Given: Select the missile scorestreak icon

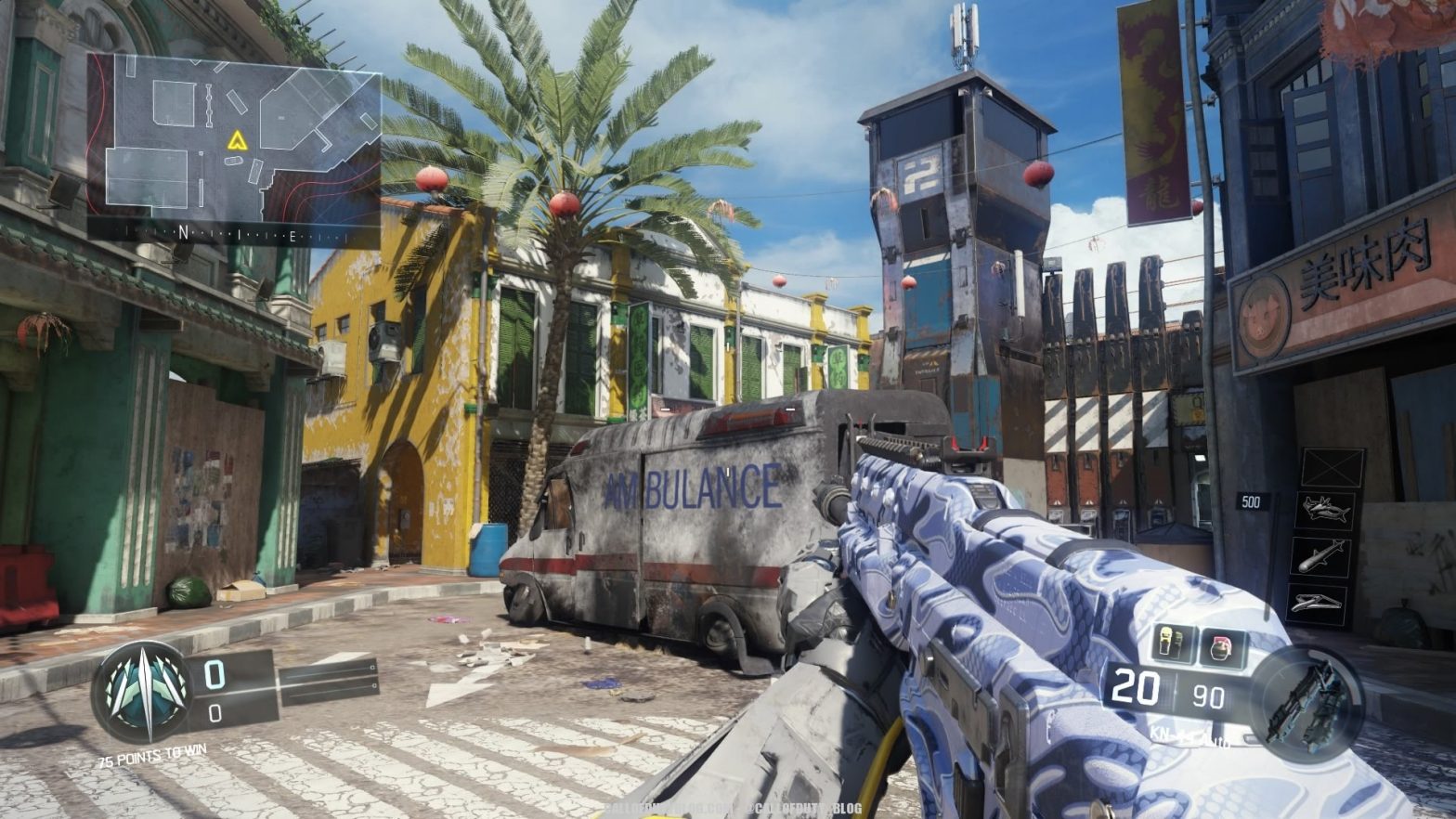Looking at the screenshot, I should (1321, 555).
